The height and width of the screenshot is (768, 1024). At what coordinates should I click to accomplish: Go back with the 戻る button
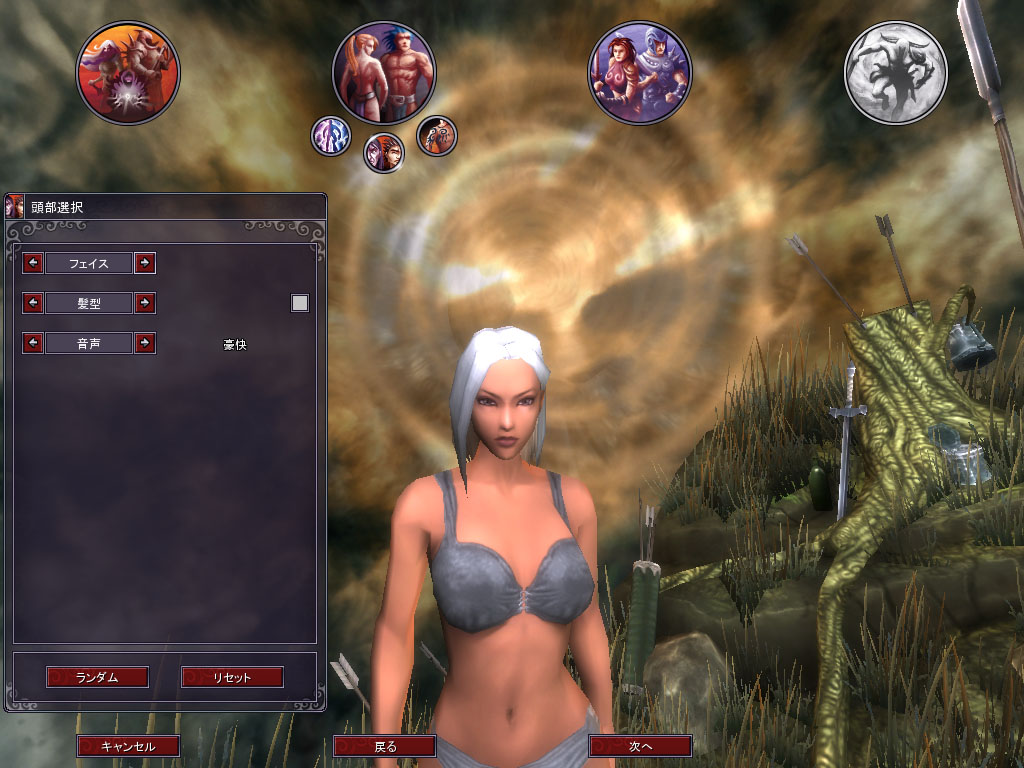coord(385,746)
